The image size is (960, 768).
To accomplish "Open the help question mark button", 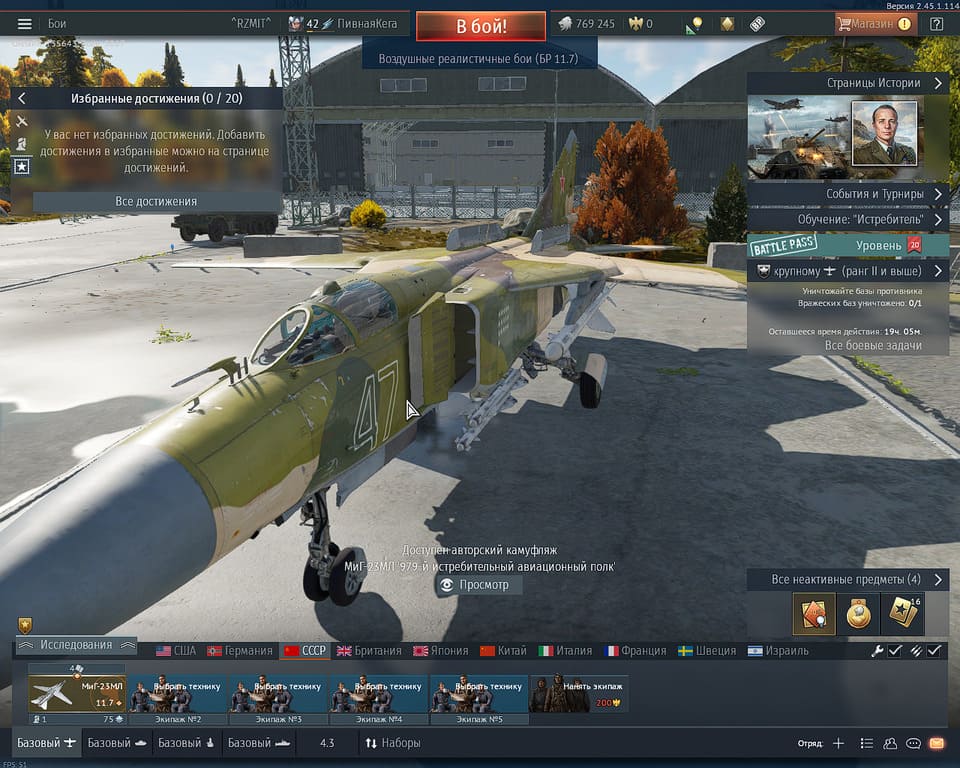I will (936, 24).
